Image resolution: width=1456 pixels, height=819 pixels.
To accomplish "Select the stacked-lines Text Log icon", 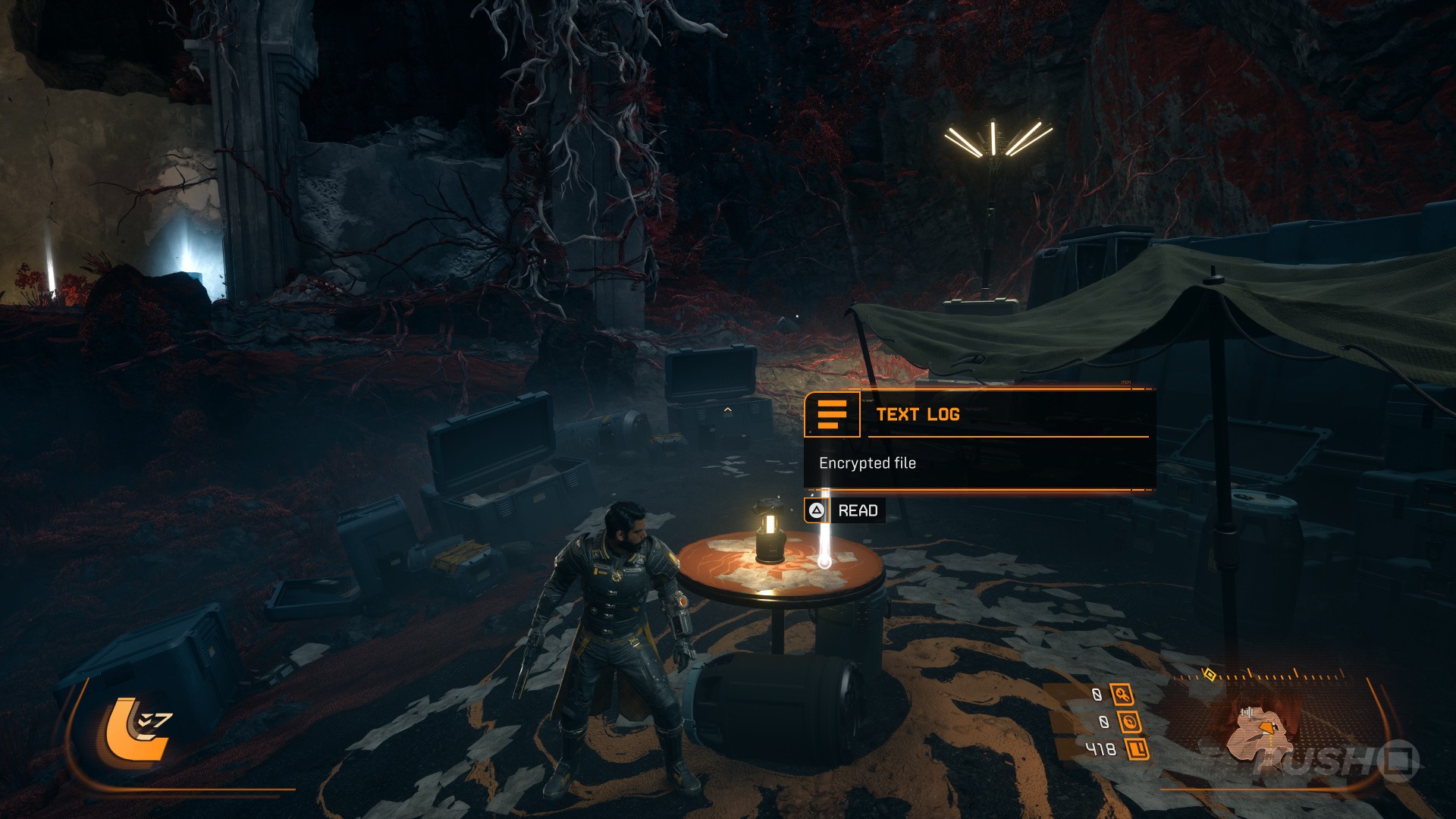I will point(832,415).
